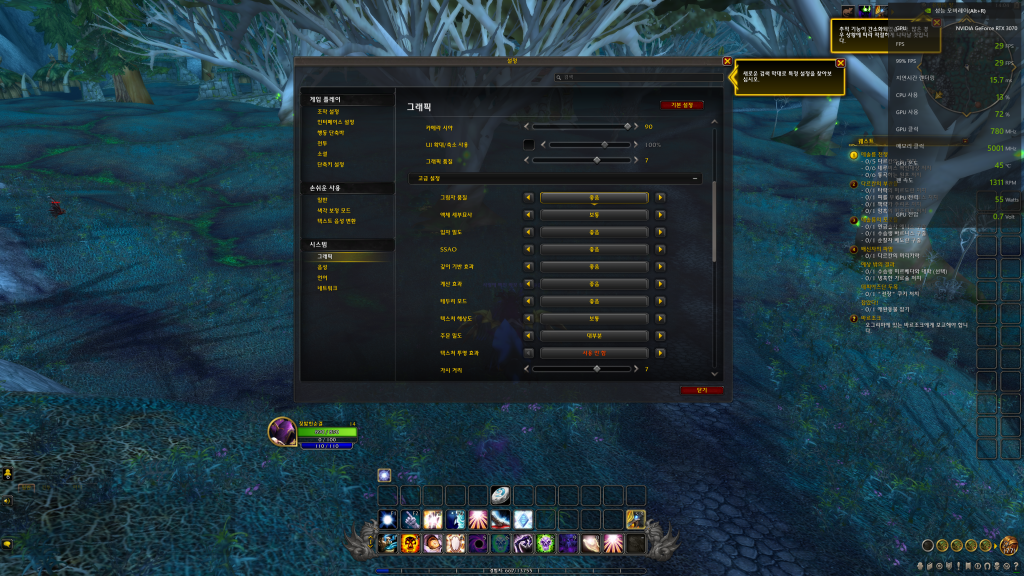Go to the 단축키 설정 section
Image resolution: width=1024 pixels, height=576 pixels.
tap(331, 164)
